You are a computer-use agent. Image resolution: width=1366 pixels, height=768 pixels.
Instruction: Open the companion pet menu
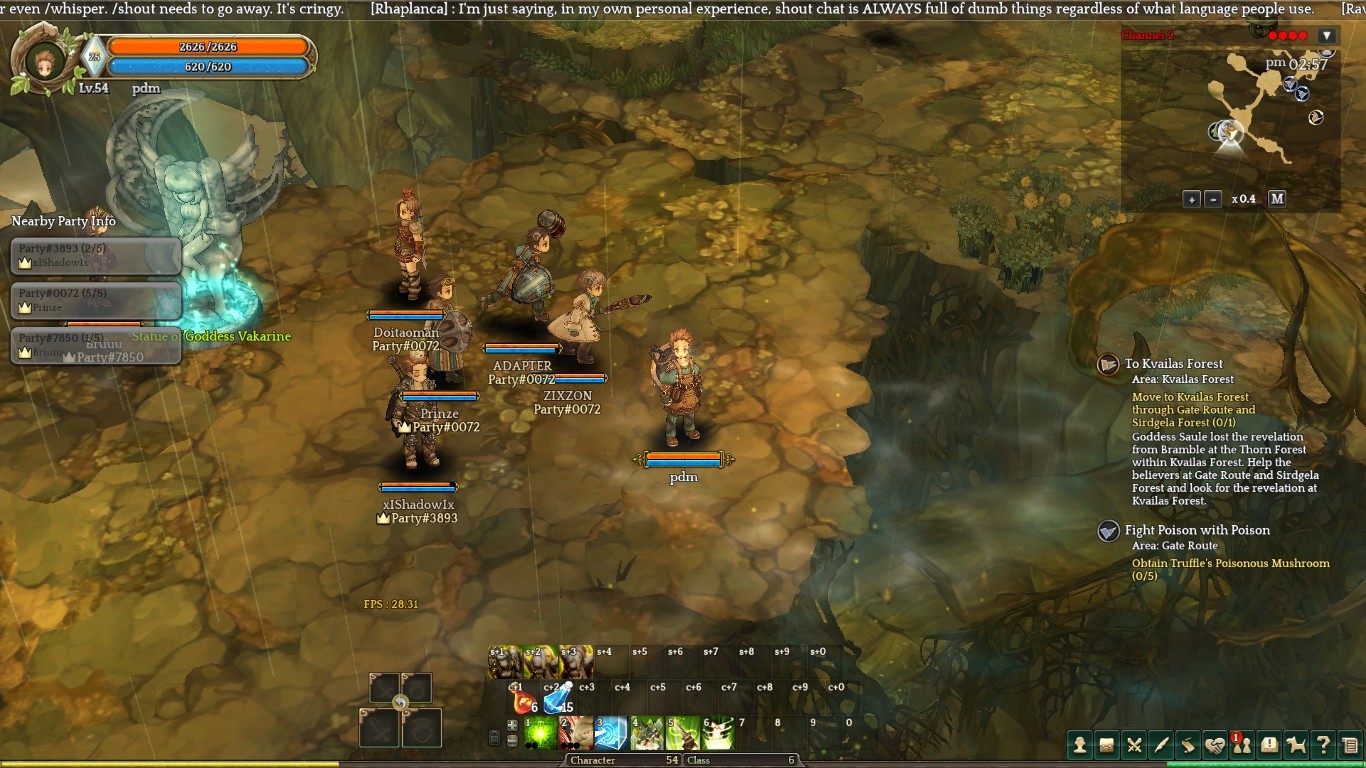[1296, 744]
